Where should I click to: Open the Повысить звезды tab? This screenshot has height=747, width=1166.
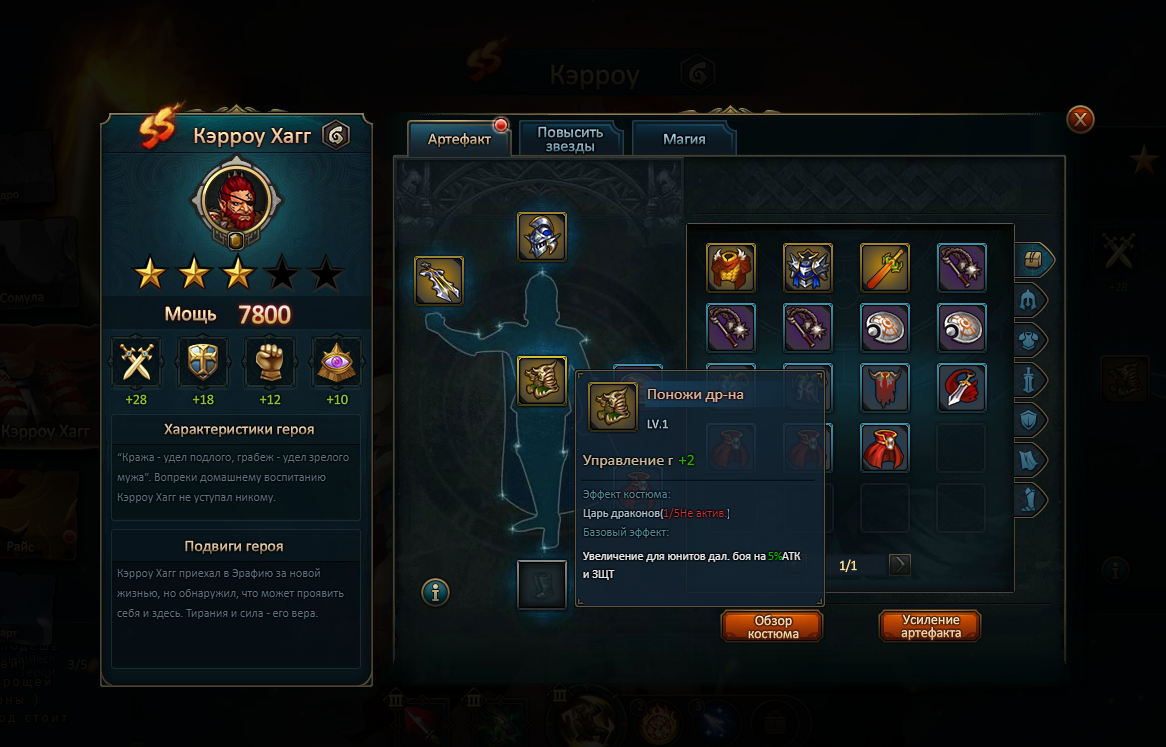click(570, 139)
